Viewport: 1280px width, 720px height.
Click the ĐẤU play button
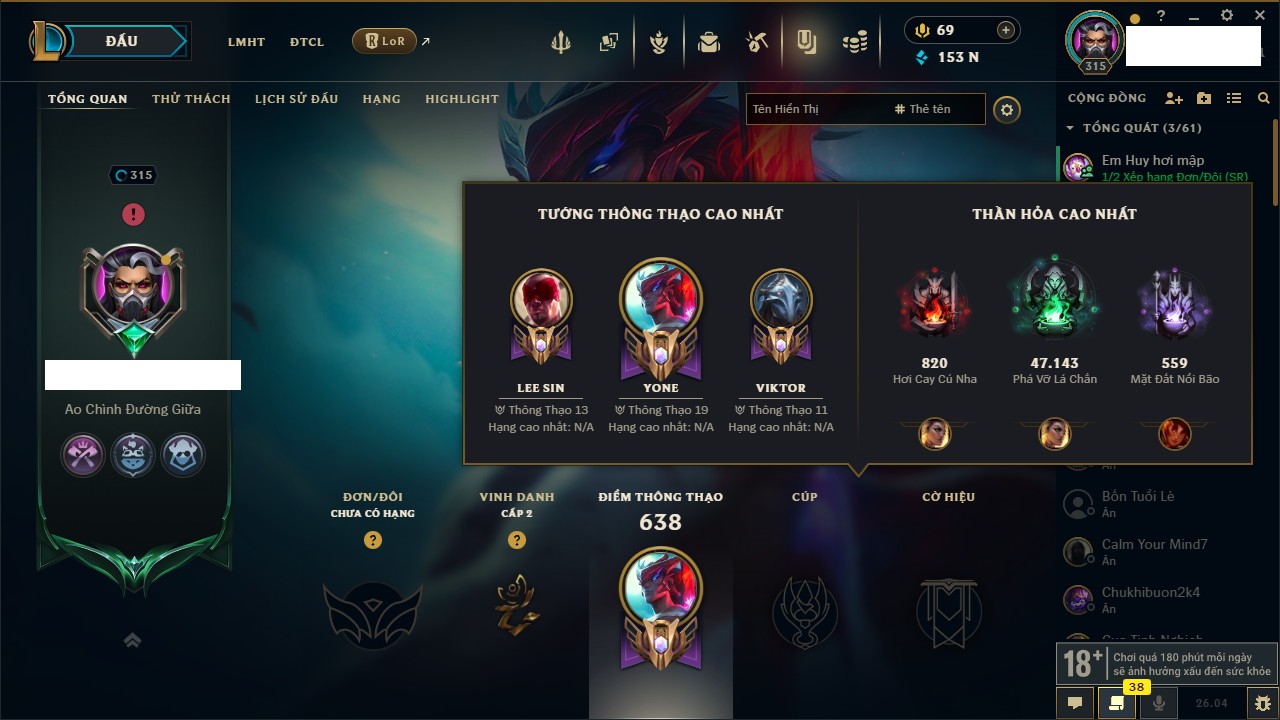click(x=121, y=41)
